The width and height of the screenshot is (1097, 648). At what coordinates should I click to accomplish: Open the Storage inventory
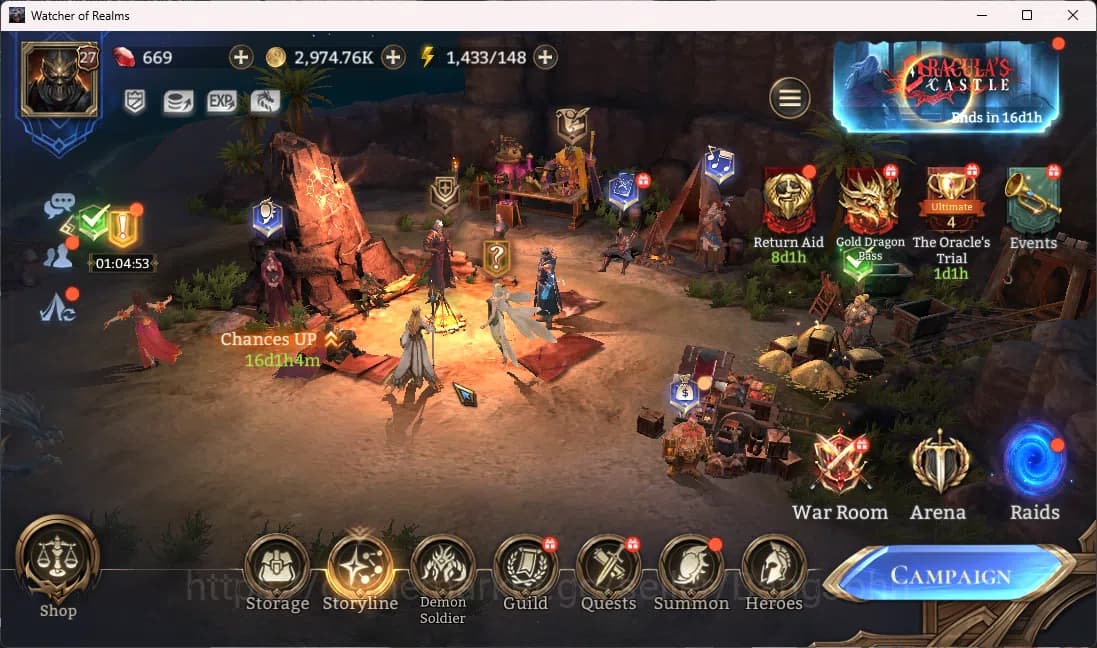click(277, 567)
